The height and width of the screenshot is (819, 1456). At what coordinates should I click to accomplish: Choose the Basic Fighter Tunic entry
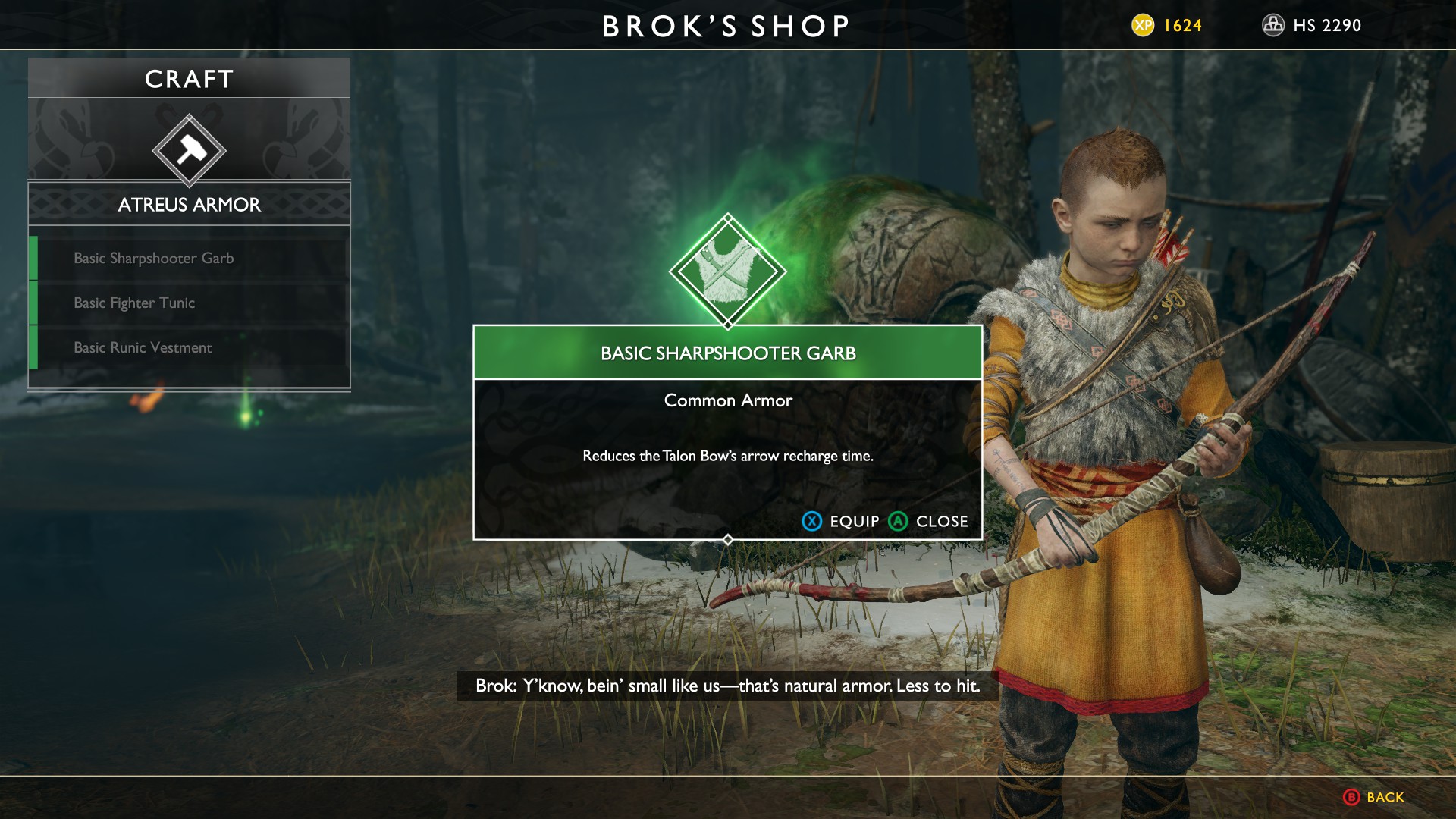coord(134,303)
